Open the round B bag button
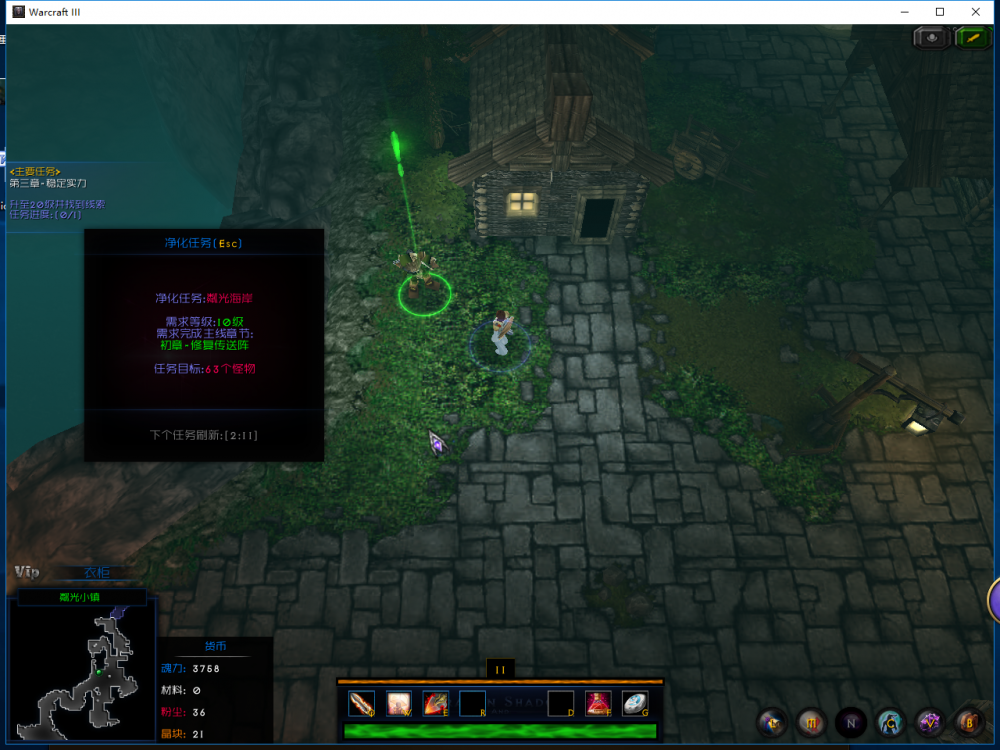The height and width of the screenshot is (750, 1000). (x=968, y=721)
